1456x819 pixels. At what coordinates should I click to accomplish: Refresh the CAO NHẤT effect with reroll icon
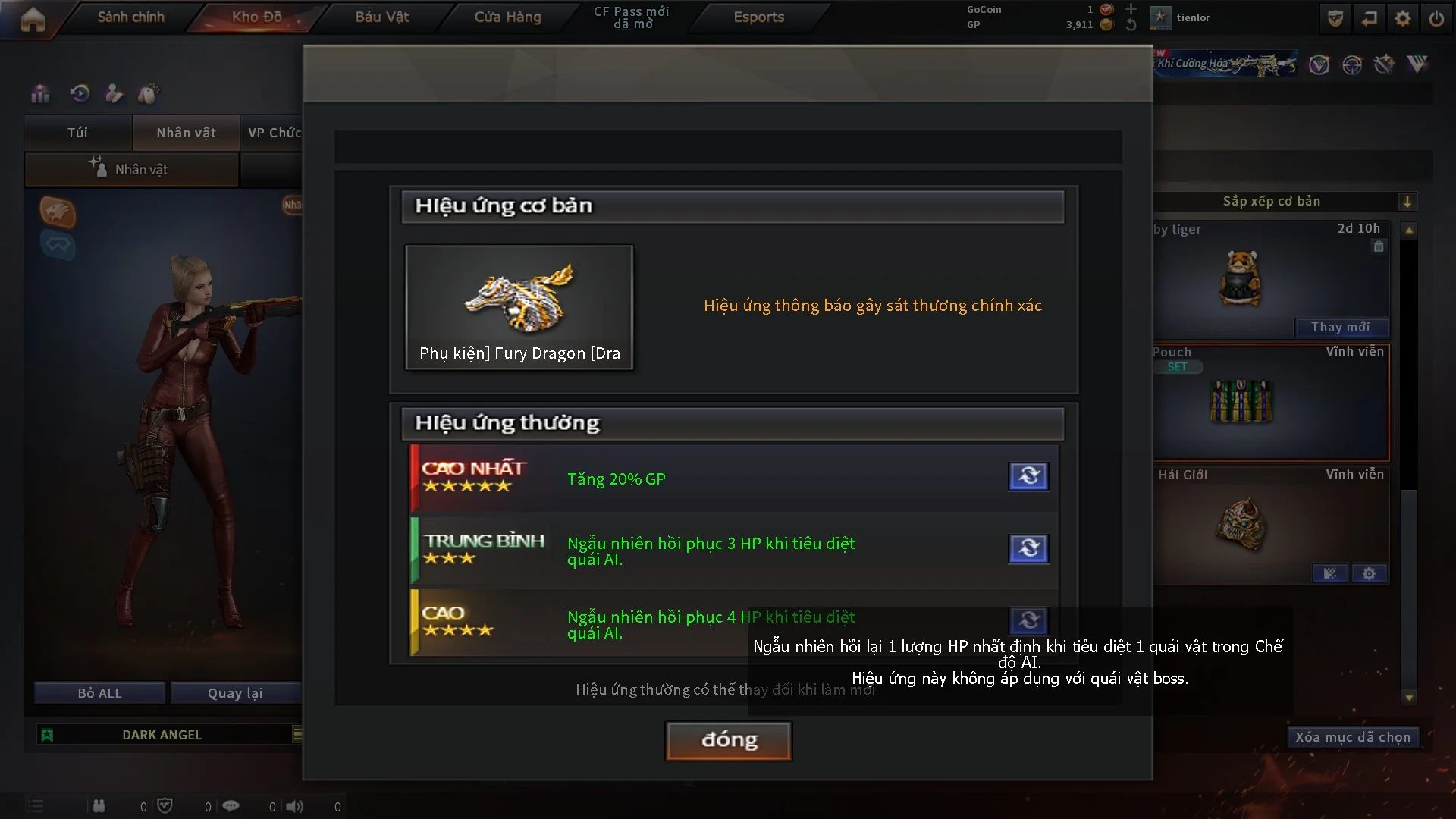(1028, 476)
